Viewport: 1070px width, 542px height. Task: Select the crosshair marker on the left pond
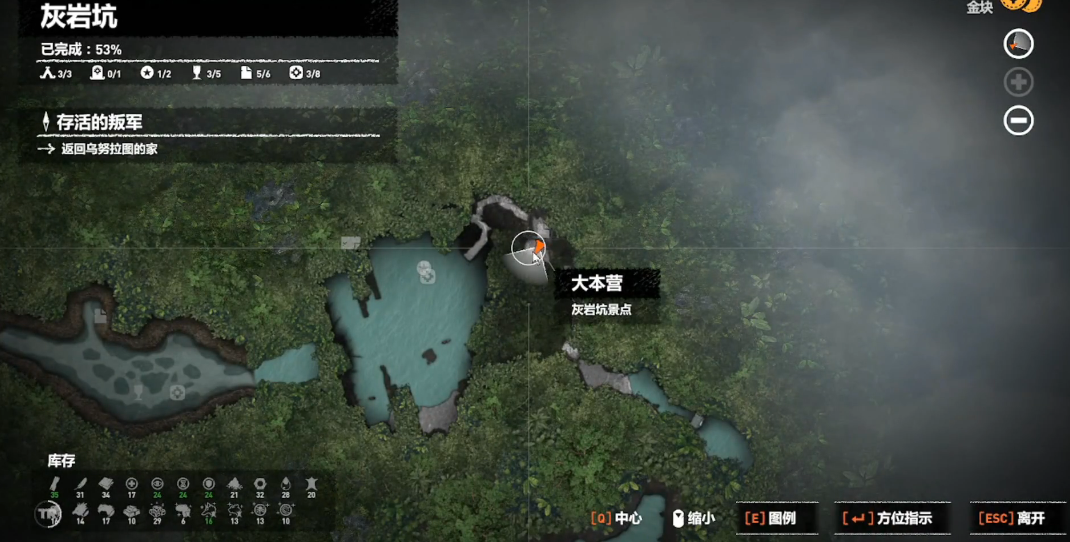pyautogui.click(x=177, y=393)
